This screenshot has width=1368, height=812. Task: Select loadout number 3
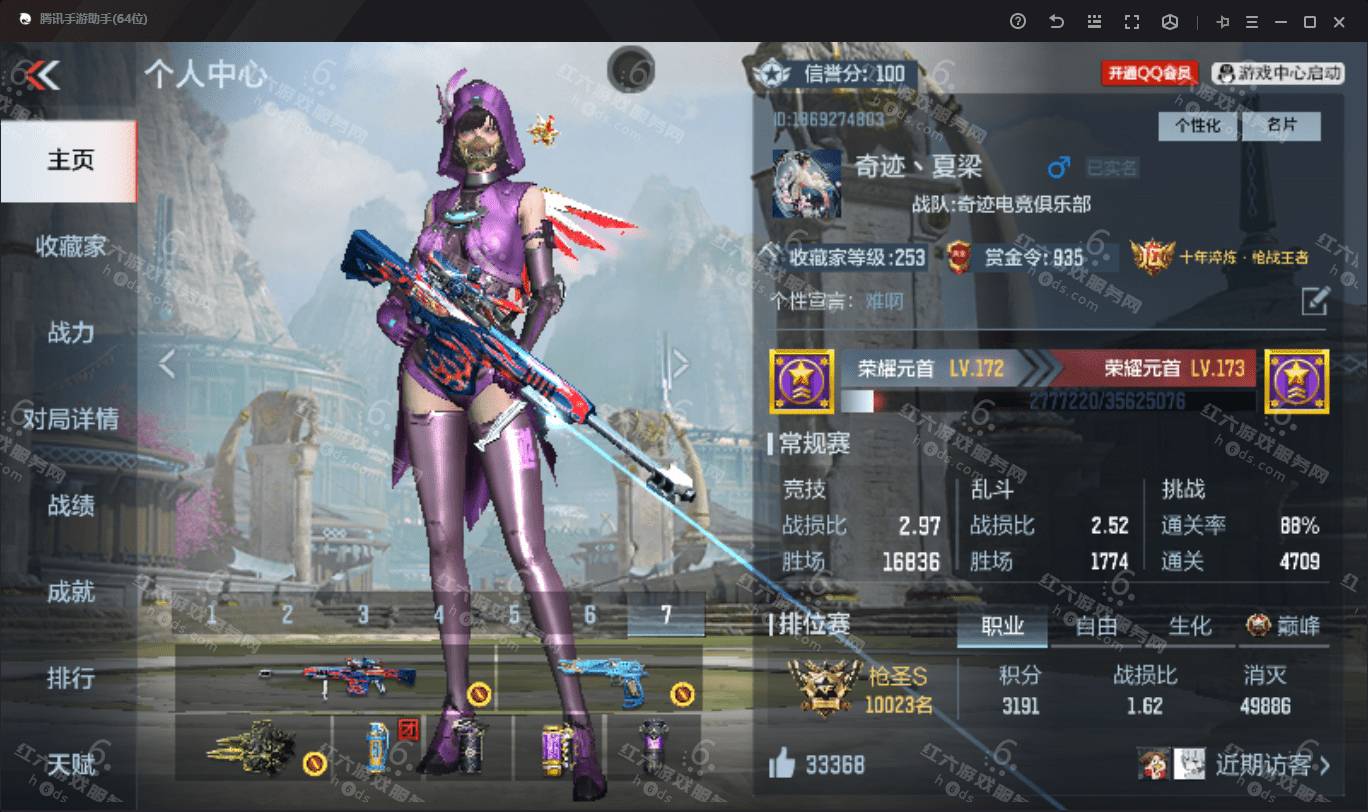(x=363, y=616)
